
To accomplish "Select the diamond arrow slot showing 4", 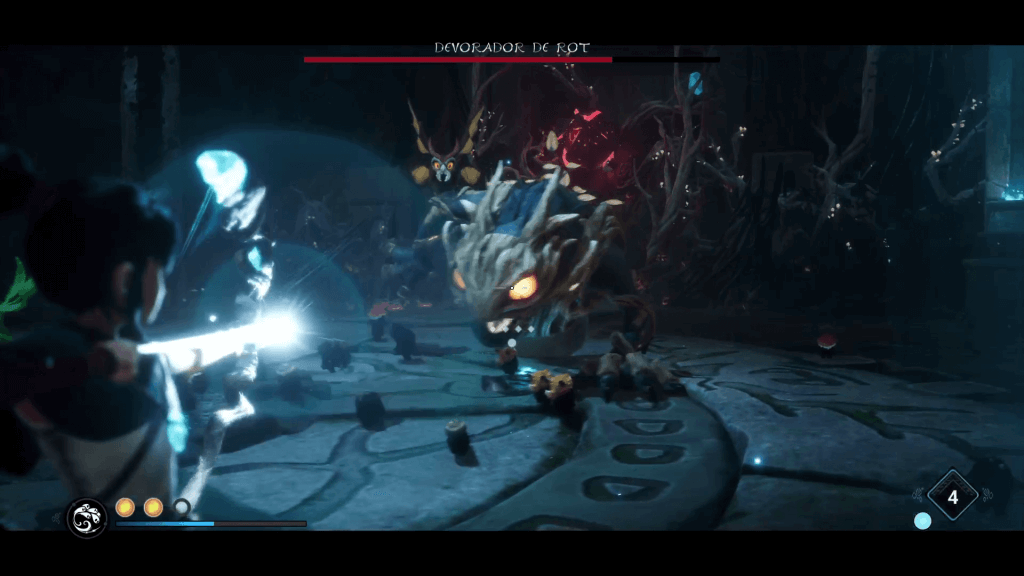I will click(952, 496).
